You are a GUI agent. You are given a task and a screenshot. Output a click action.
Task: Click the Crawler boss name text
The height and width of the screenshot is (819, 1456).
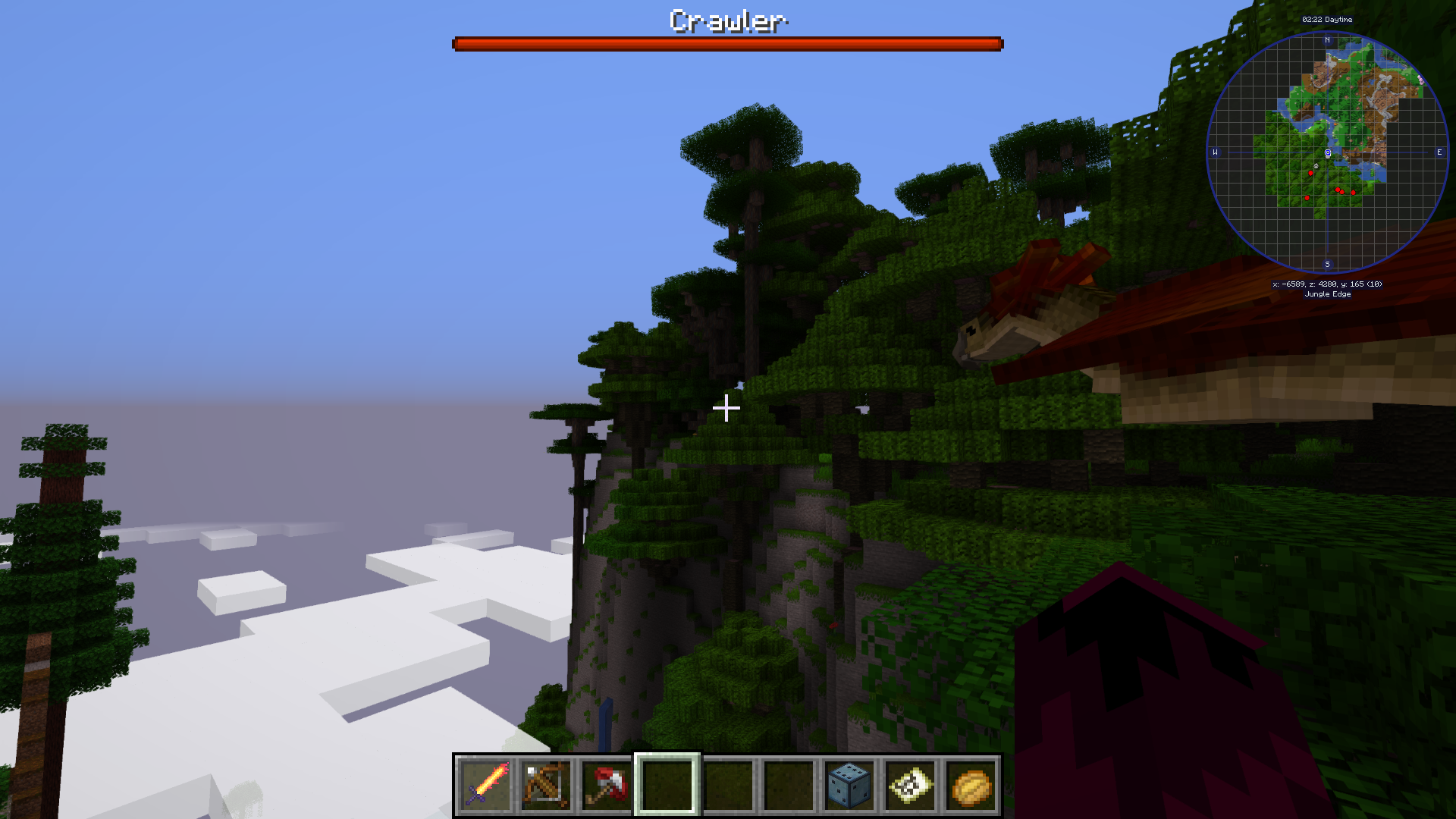coord(727,22)
